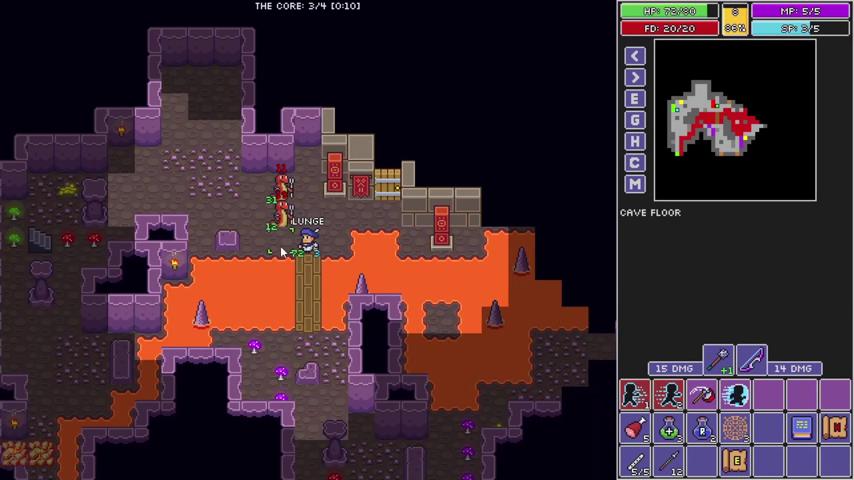Image resolution: width=854 pixels, height=480 pixels.
Task: Eat the meat food item
Action: [x=635, y=428]
